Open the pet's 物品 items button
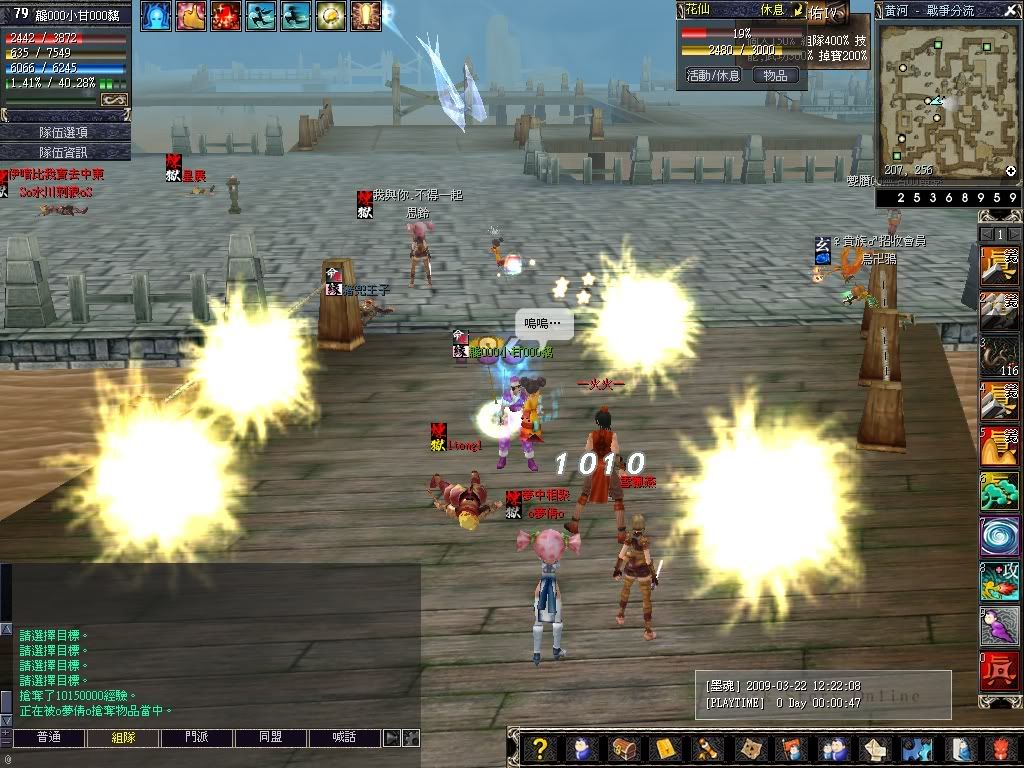 click(775, 75)
